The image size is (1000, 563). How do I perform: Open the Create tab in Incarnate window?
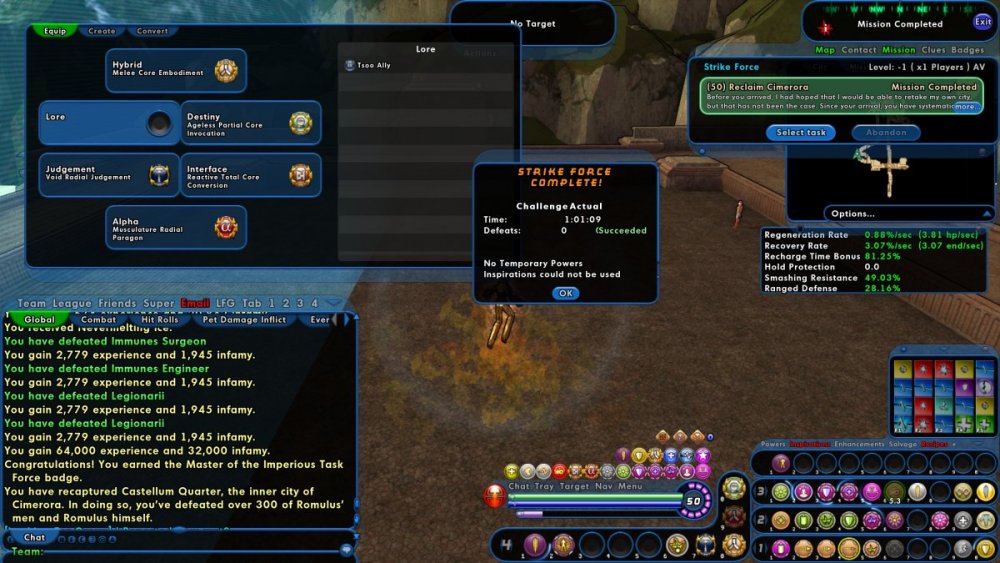[x=102, y=31]
